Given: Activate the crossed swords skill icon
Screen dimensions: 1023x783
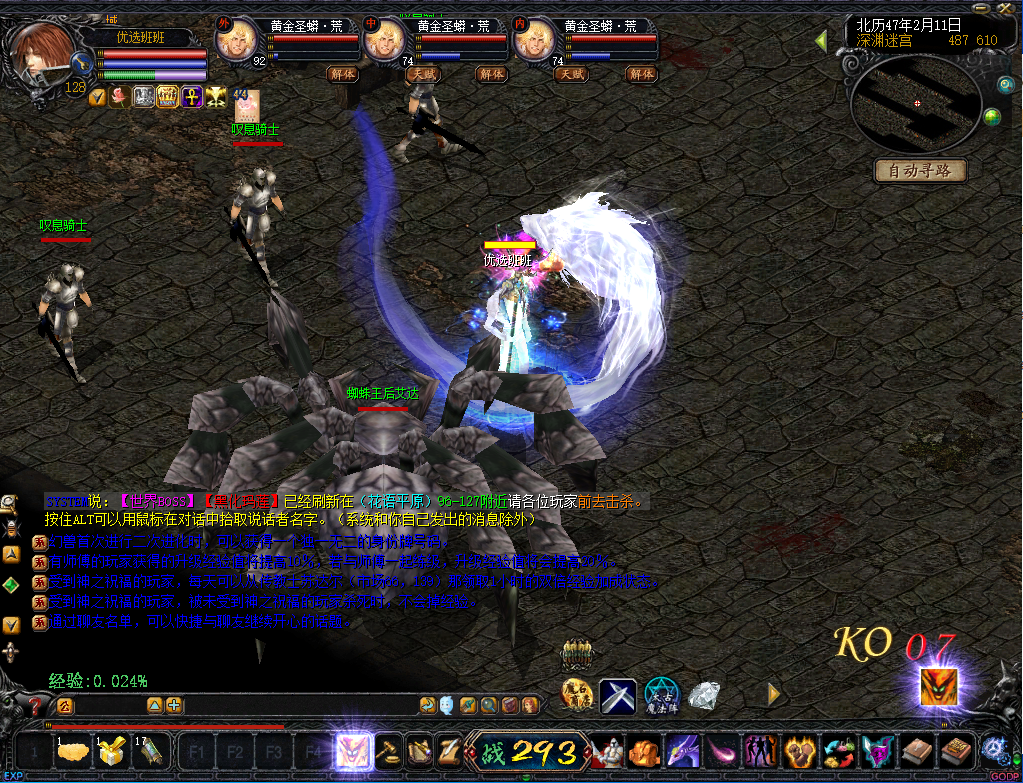Looking at the screenshot, I should pyautogui.click(x=618, y=695).
